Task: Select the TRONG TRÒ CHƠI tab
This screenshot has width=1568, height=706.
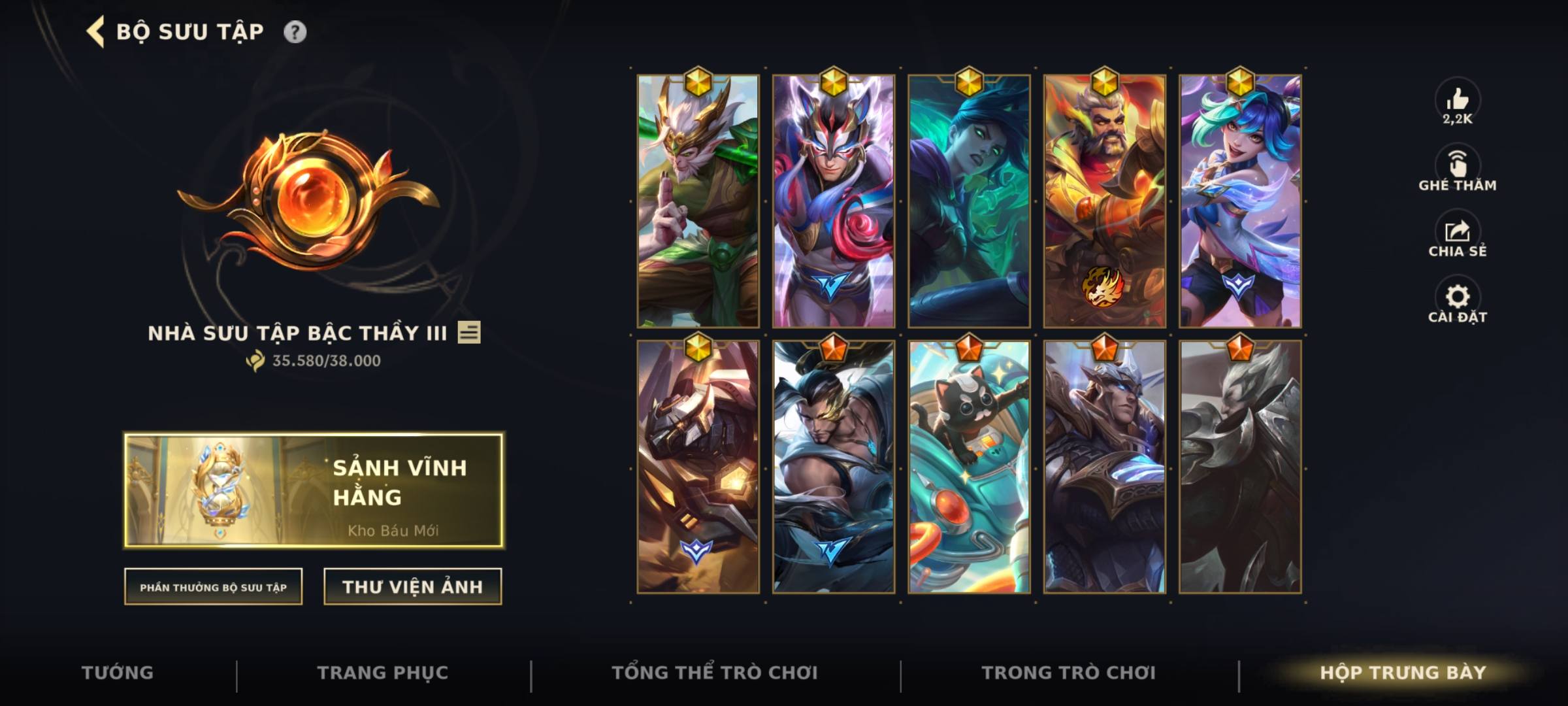Action: coord(1070,672)
